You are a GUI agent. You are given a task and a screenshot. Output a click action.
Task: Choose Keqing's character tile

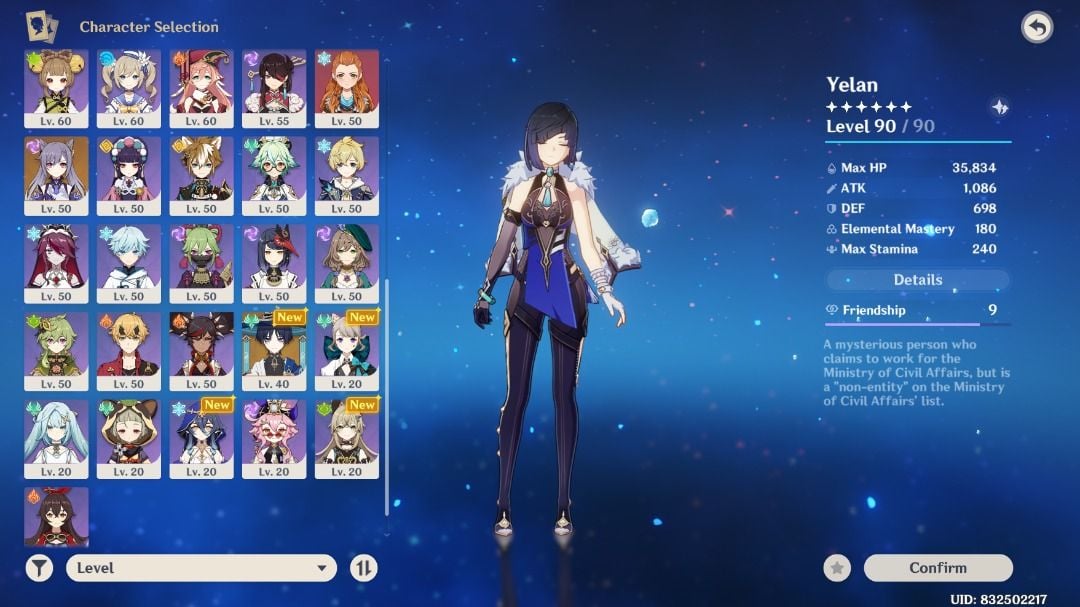pos(56,175)
